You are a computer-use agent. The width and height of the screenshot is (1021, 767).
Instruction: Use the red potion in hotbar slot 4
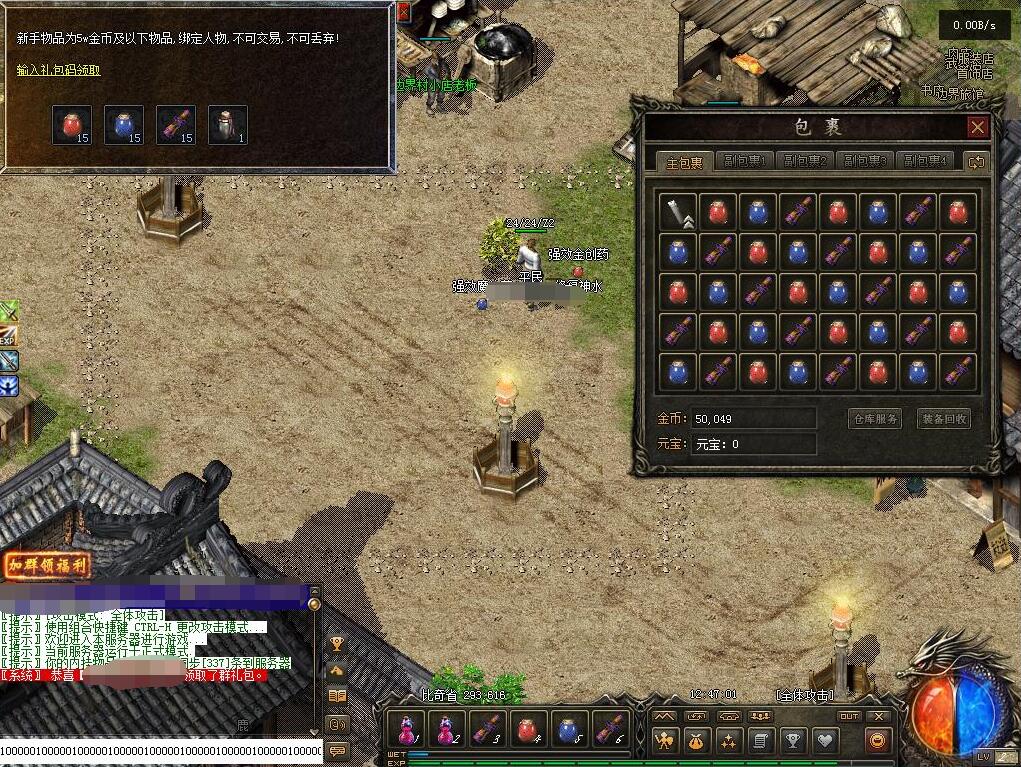click(x=529, y=728)
